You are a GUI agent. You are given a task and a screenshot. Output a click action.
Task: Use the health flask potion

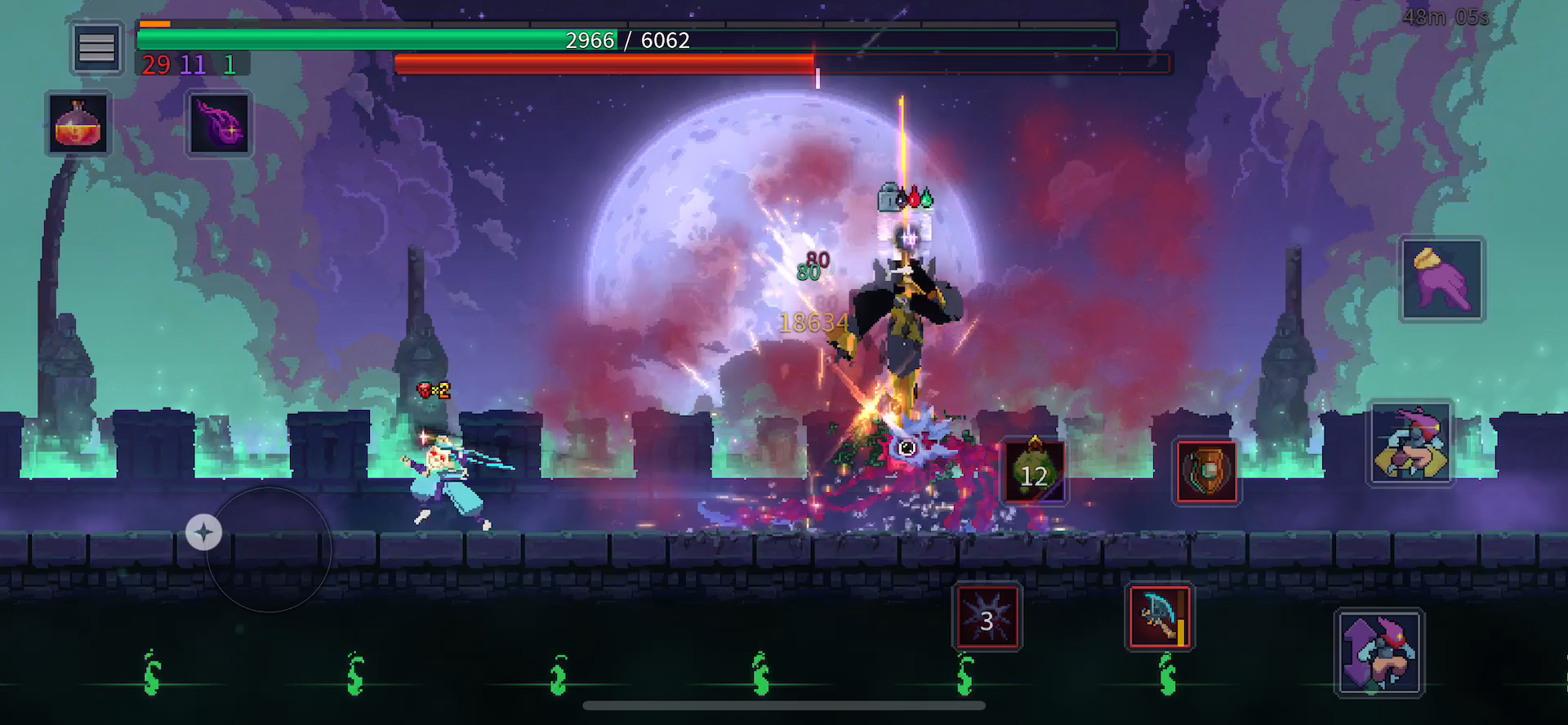(x=78, y=124)
